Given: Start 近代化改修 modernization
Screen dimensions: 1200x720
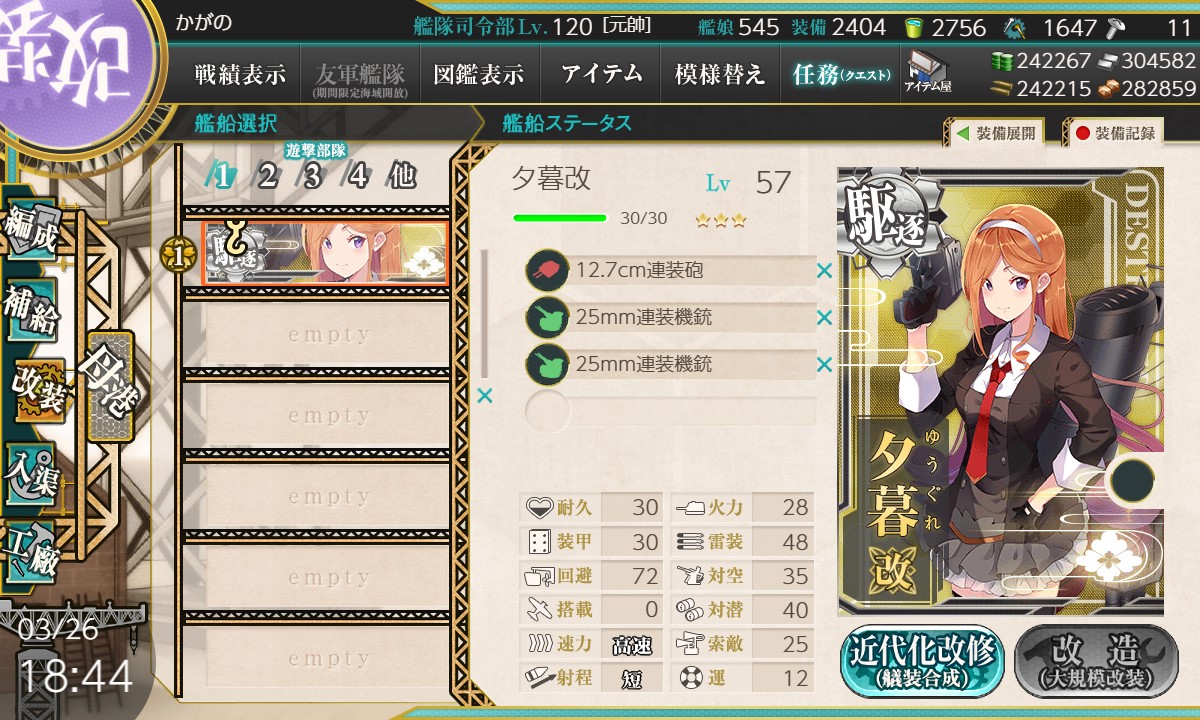Looking at the screenshot, I should tap(922, 661).
